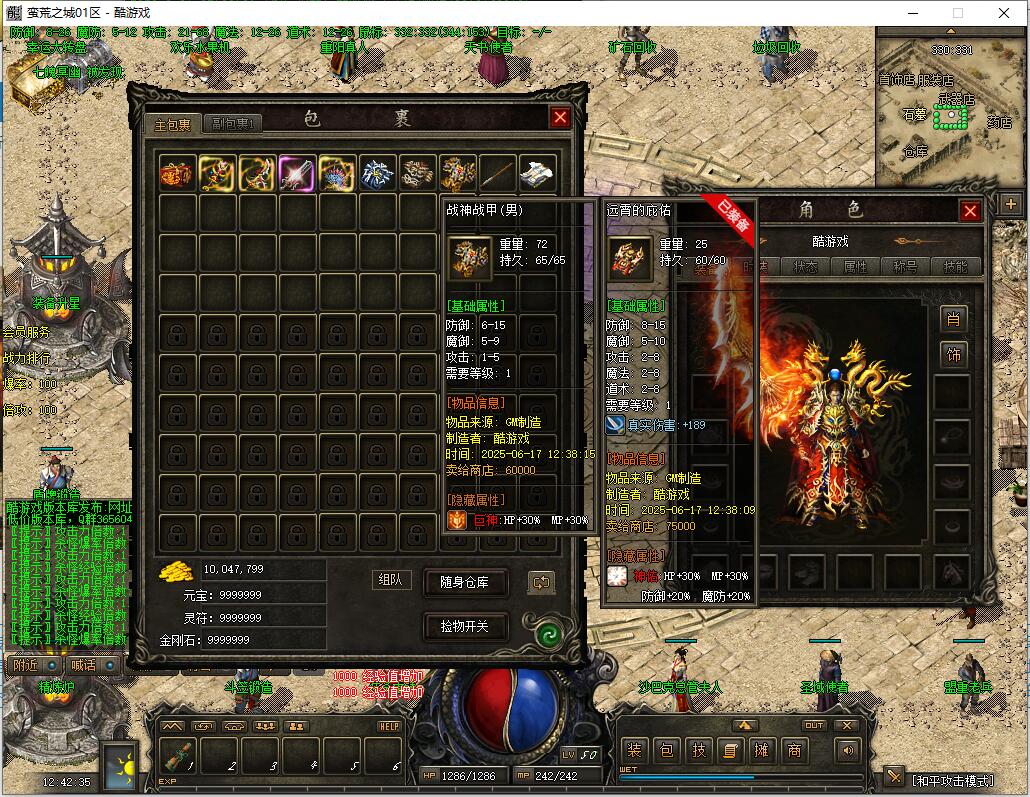Switch to the 称号 titles tab
The height and width of the screenshot is (797, 1030).
(905, 267)
